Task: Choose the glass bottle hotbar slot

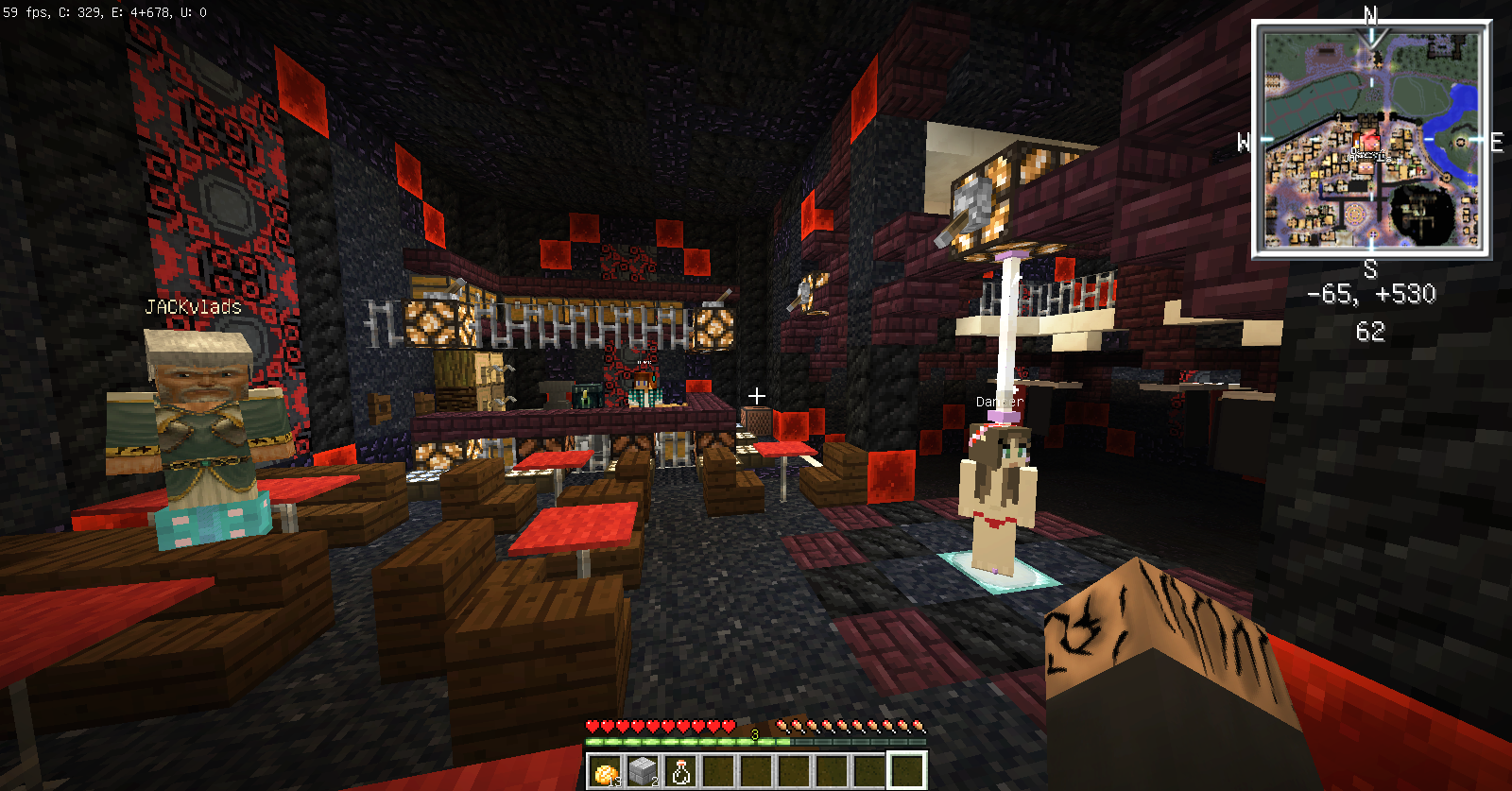Action: click(680, 771)
